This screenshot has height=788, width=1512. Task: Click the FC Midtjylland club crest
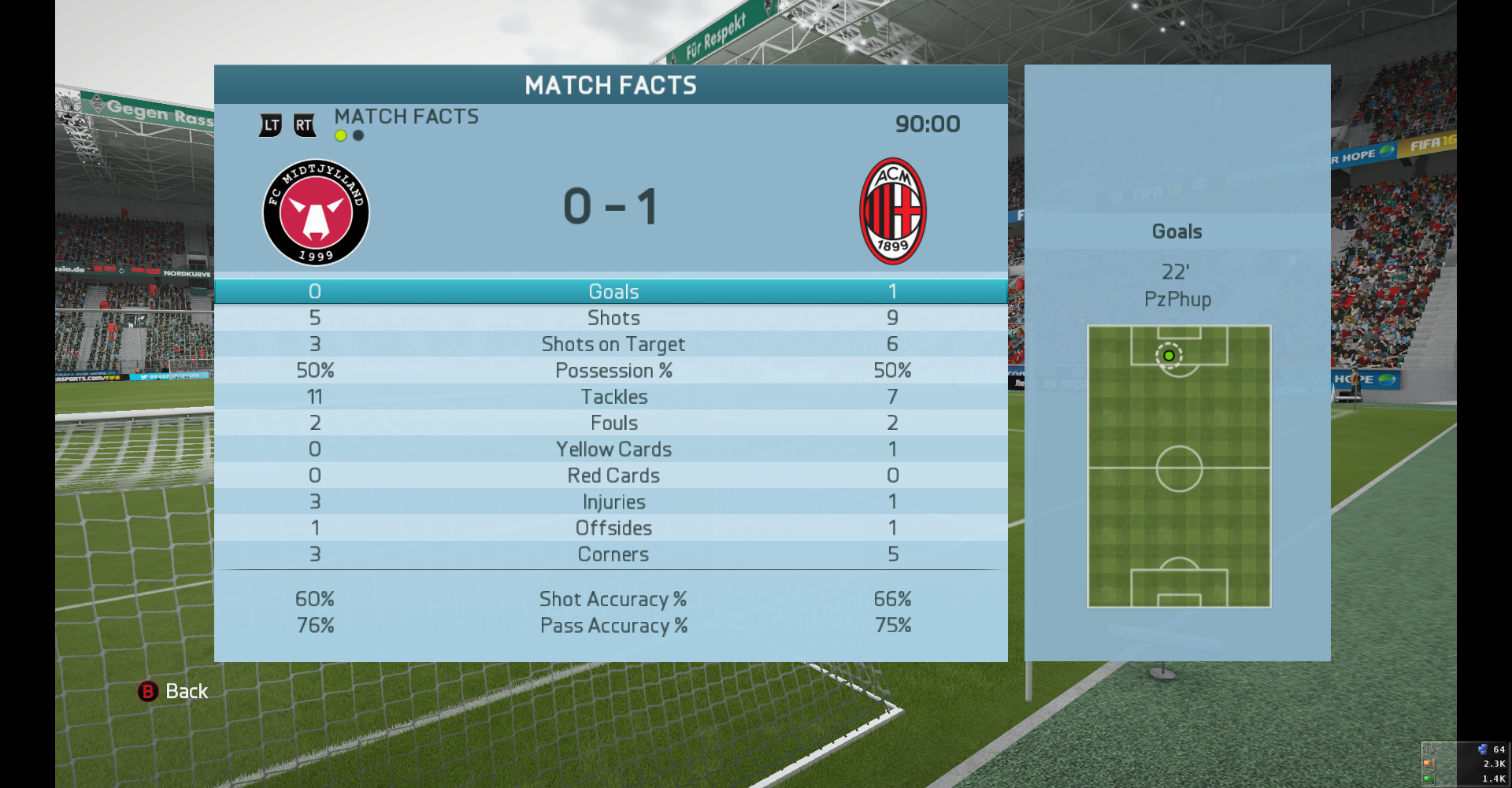tap(316, 213)
